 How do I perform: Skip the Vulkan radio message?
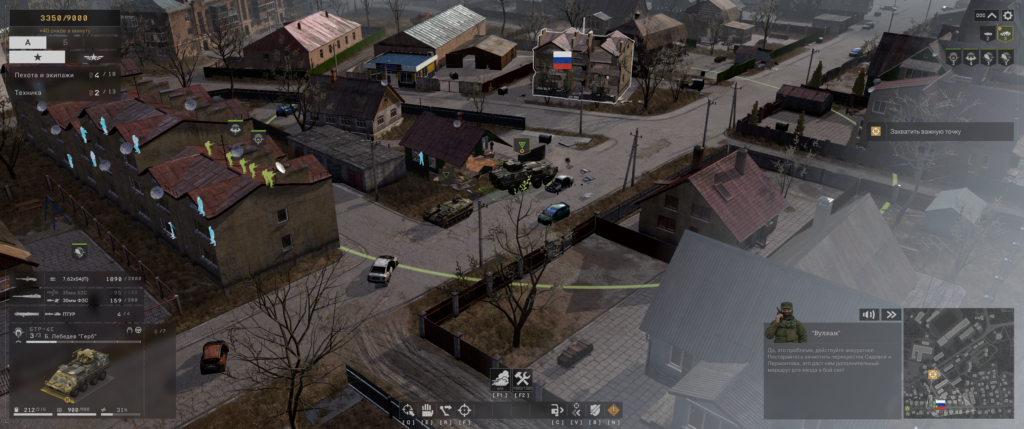point(888,314)
